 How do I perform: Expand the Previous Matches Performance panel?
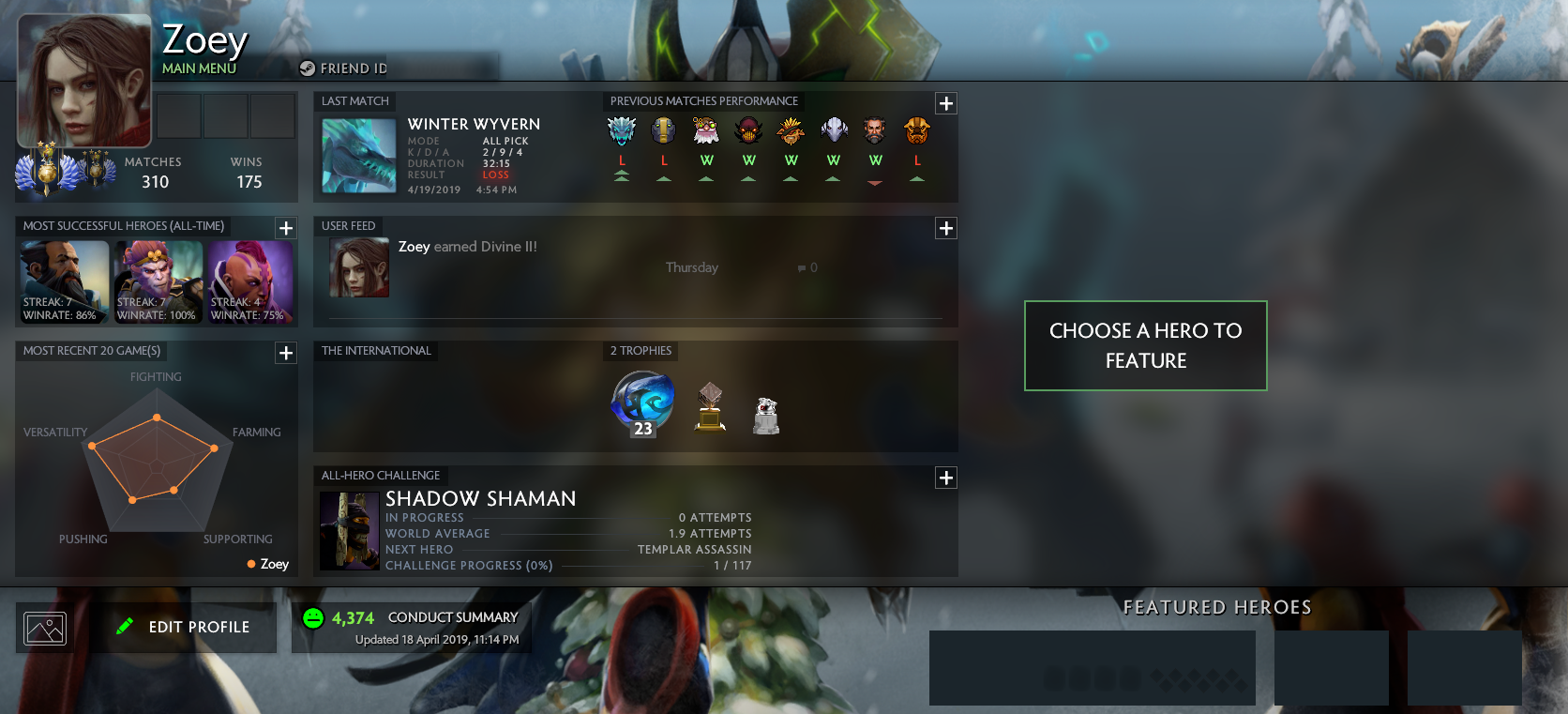[945, 104]
